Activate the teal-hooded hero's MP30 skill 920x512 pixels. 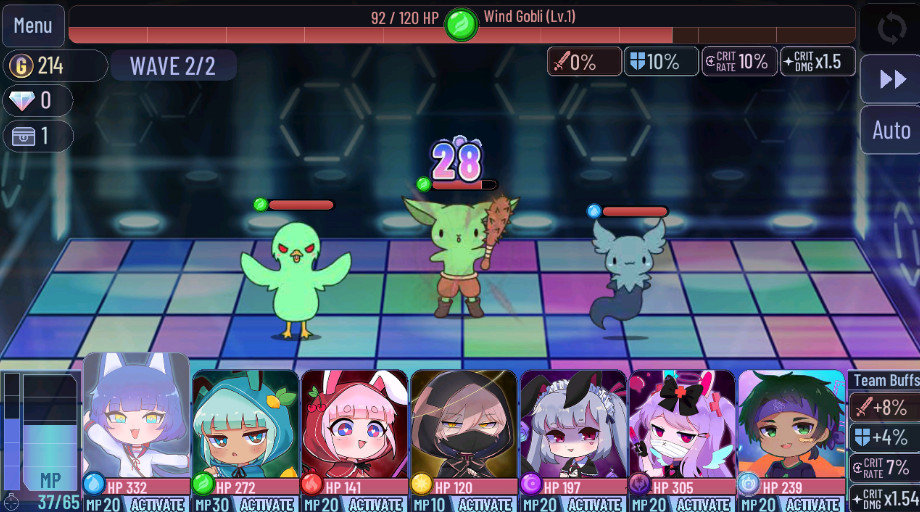click(267, 504)
